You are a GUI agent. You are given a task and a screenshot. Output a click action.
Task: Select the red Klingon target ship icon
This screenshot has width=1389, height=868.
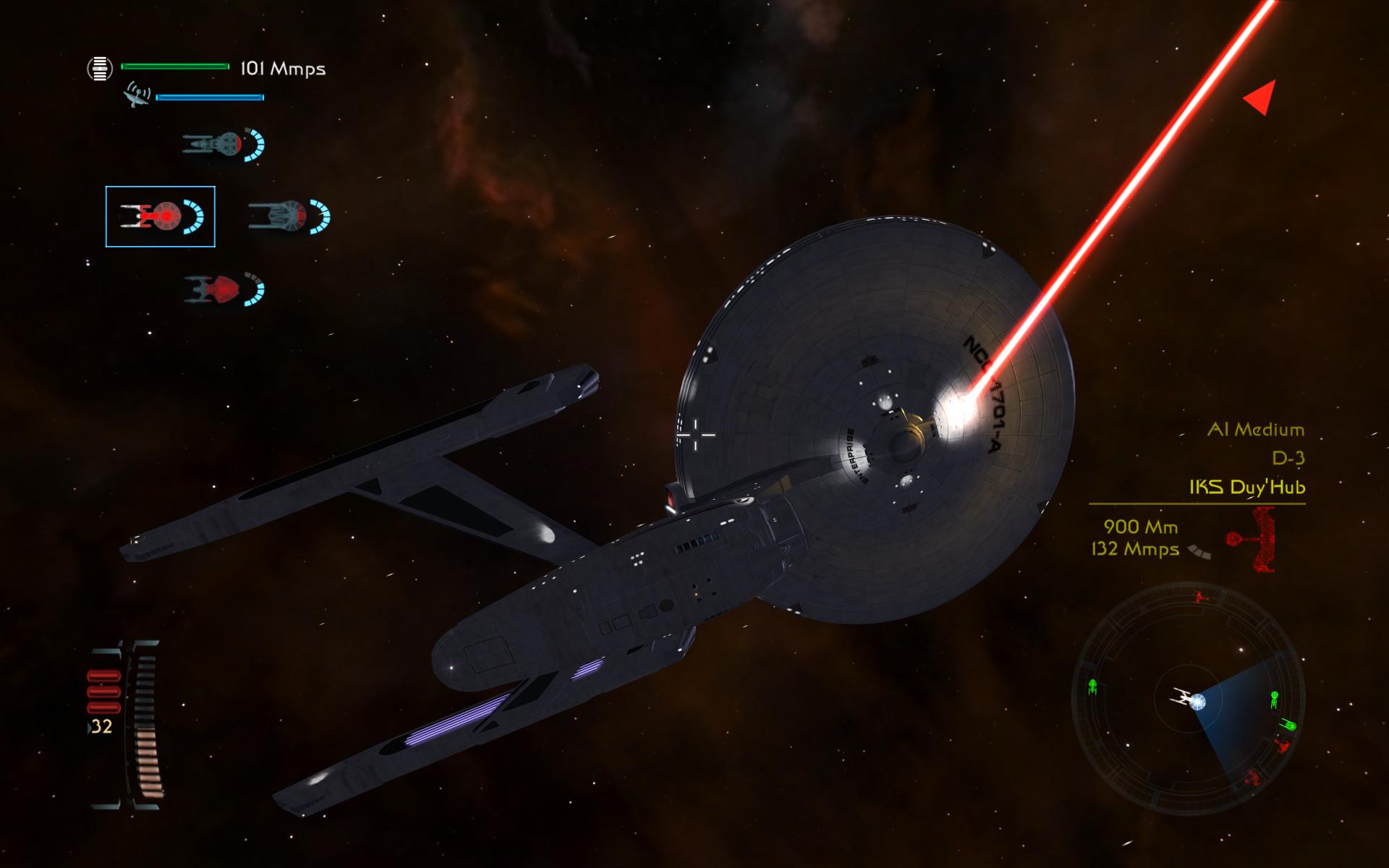tap(1250, 540)
